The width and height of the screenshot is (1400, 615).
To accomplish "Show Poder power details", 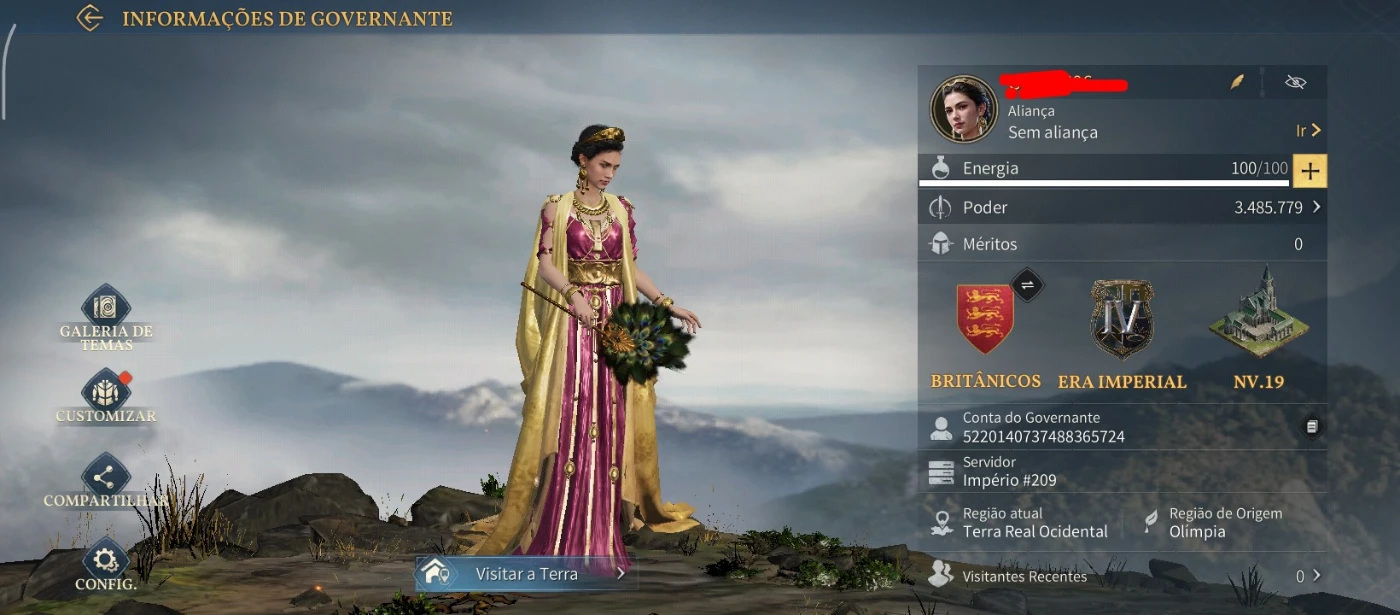I will click(1316, 208).
